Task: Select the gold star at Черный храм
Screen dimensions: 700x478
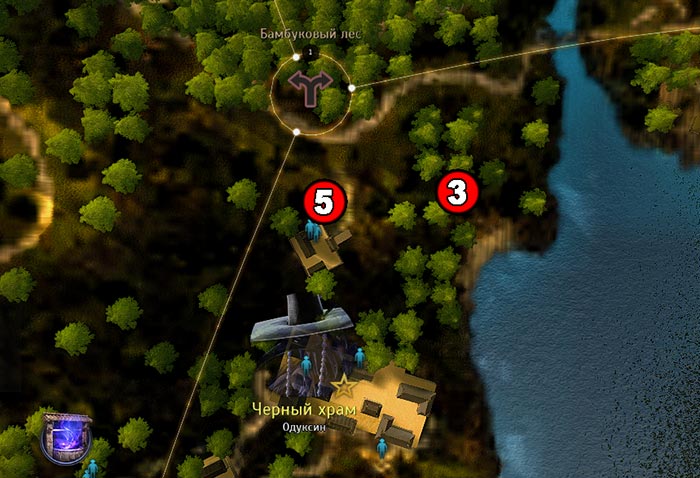Action: [344, 384]
